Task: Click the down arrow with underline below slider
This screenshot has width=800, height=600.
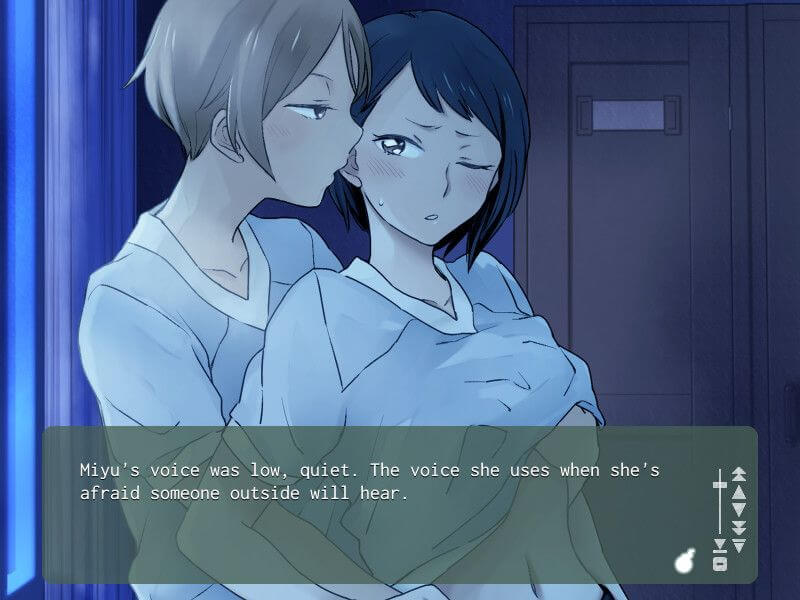Action: (x=718, y=546)
